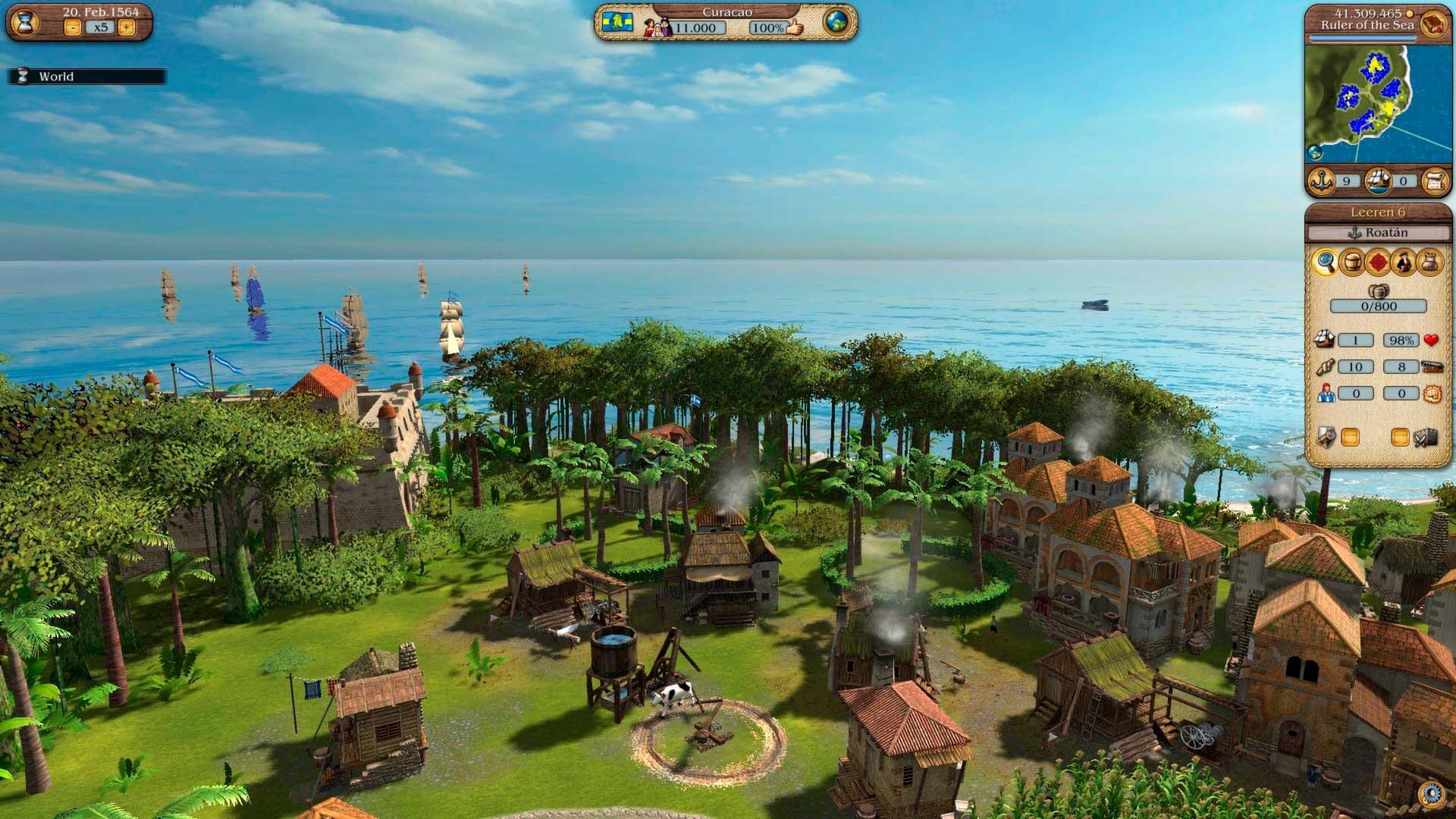
Task: Open the World entry in the list
Action: click(56, 77)
